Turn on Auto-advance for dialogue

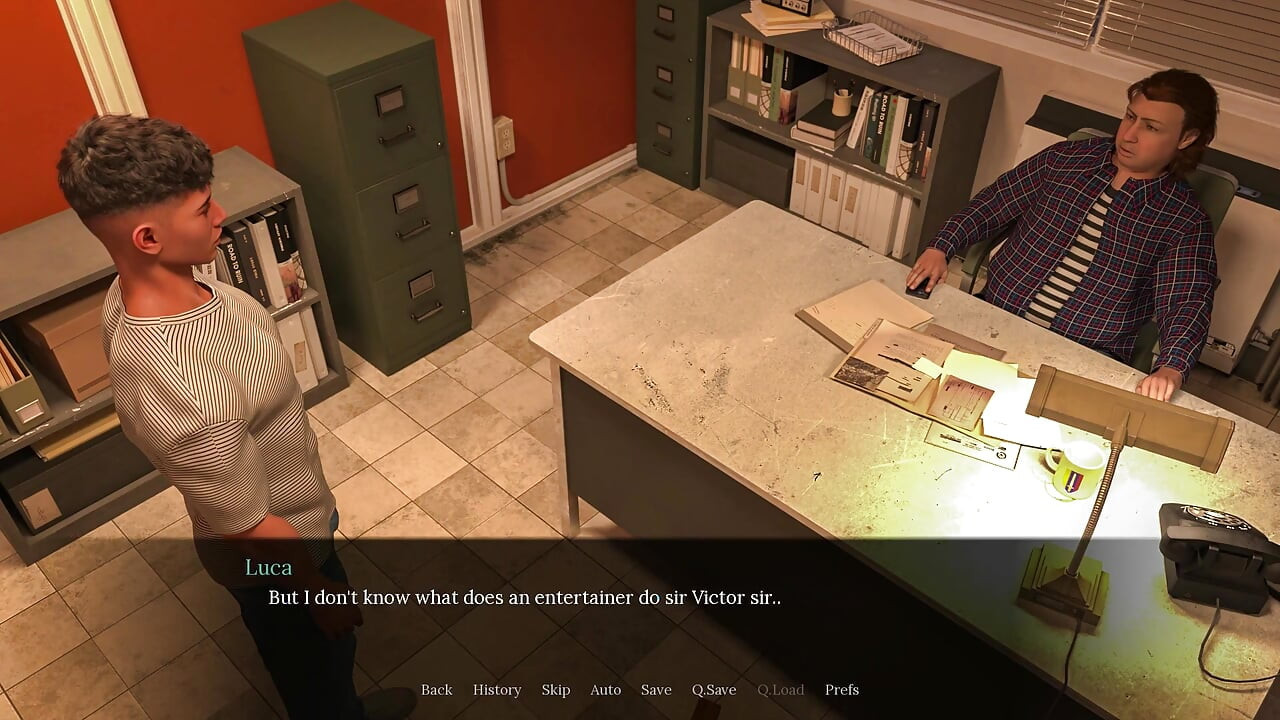tap(605, 690)
